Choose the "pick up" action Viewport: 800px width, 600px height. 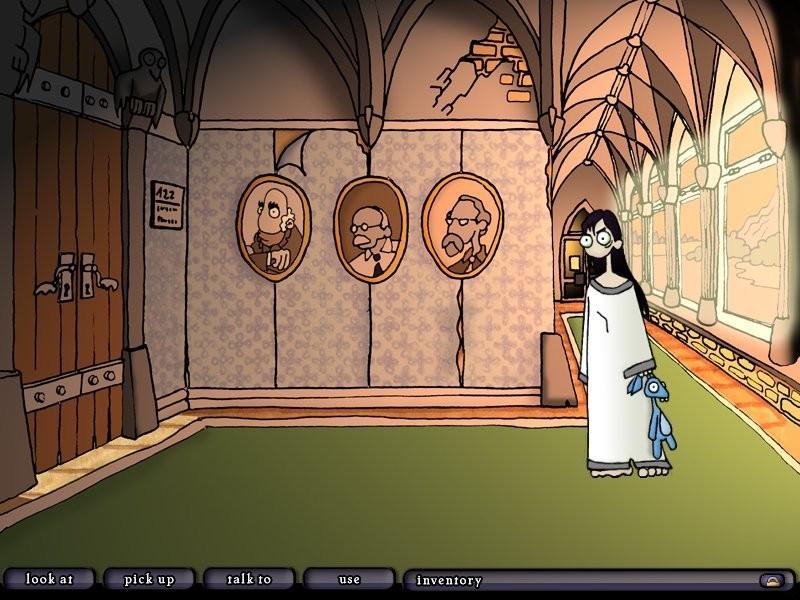click(x=149, y=579)
